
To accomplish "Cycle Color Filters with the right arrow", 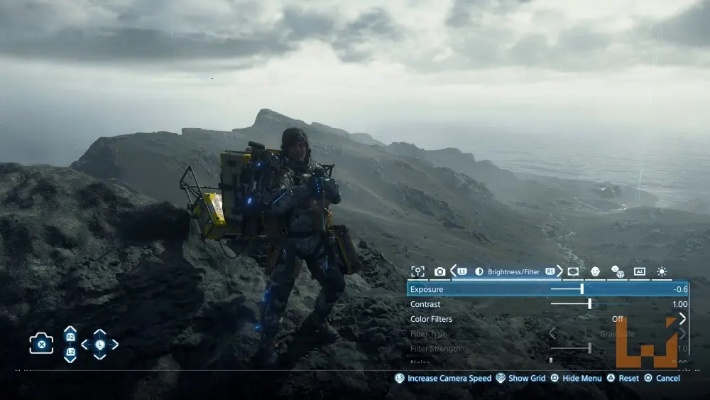I will pos(683,319).
